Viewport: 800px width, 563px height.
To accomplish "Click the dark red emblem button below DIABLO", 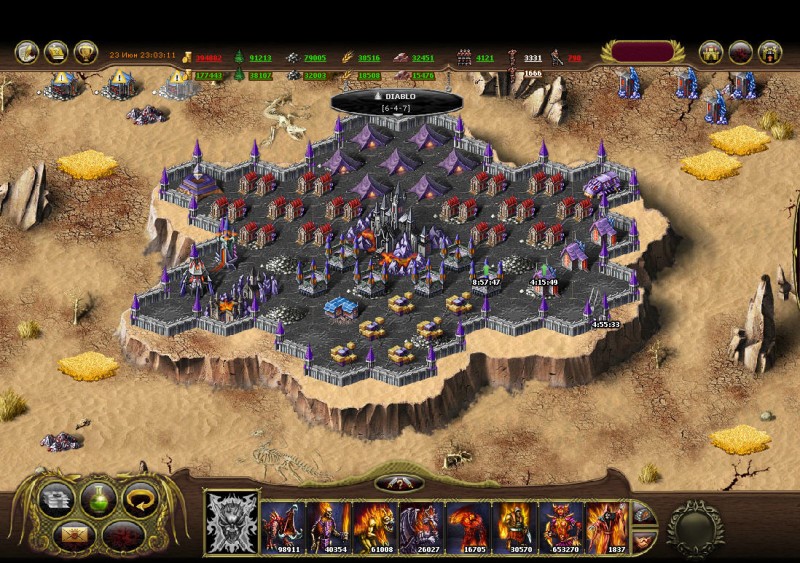I will (399, 483).
